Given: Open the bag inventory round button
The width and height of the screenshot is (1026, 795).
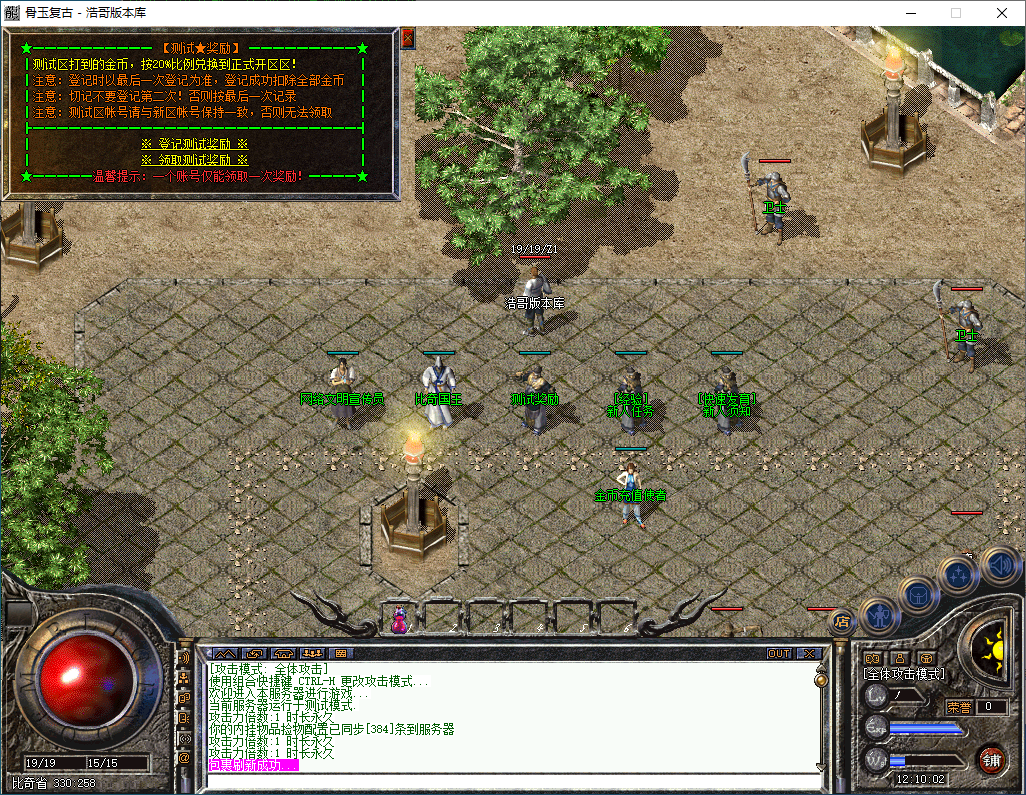Looking at the screenshot, I should coord(919,594).
